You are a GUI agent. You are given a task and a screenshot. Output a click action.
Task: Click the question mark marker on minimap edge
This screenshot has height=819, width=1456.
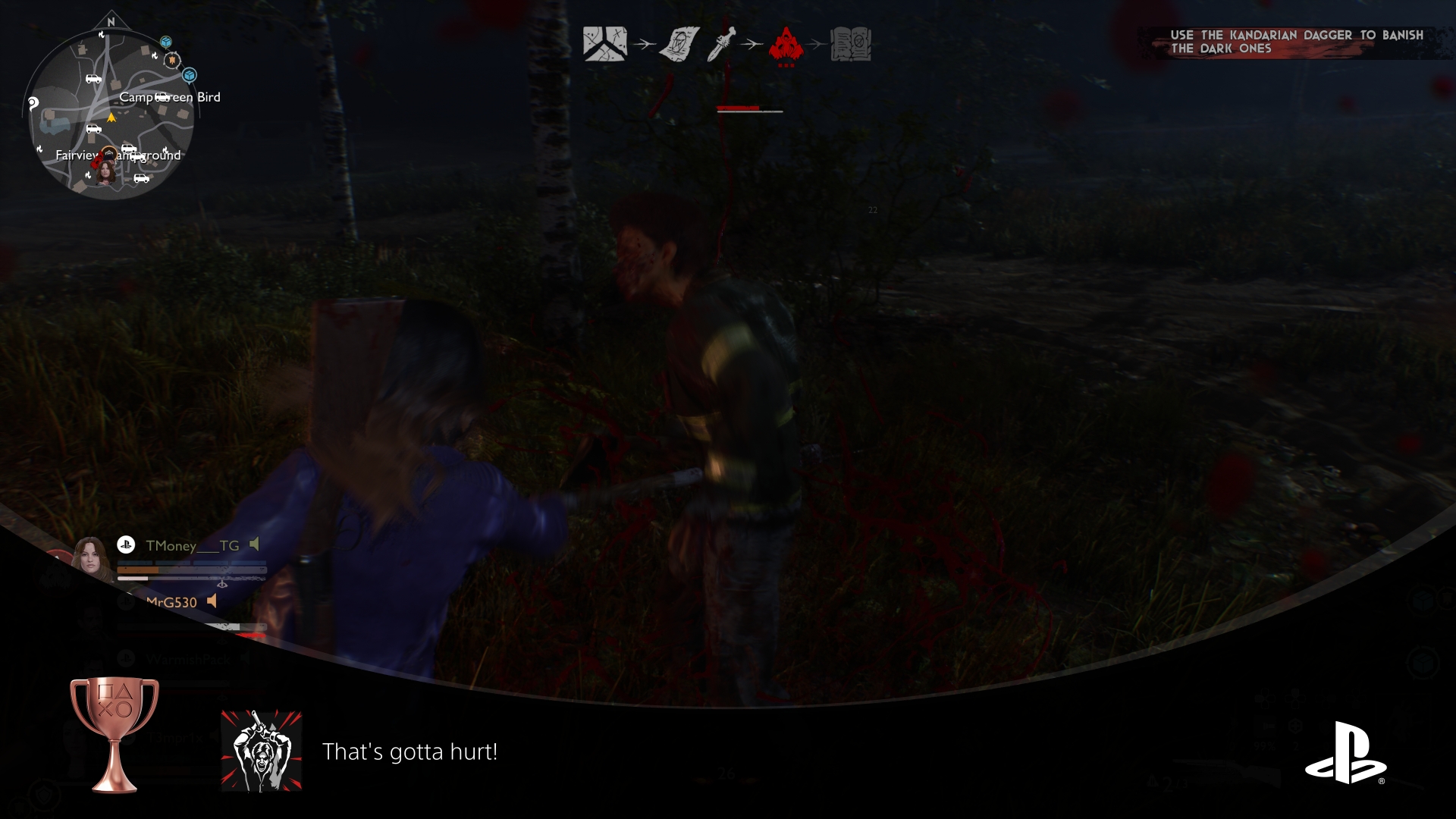tap(32, 104)
